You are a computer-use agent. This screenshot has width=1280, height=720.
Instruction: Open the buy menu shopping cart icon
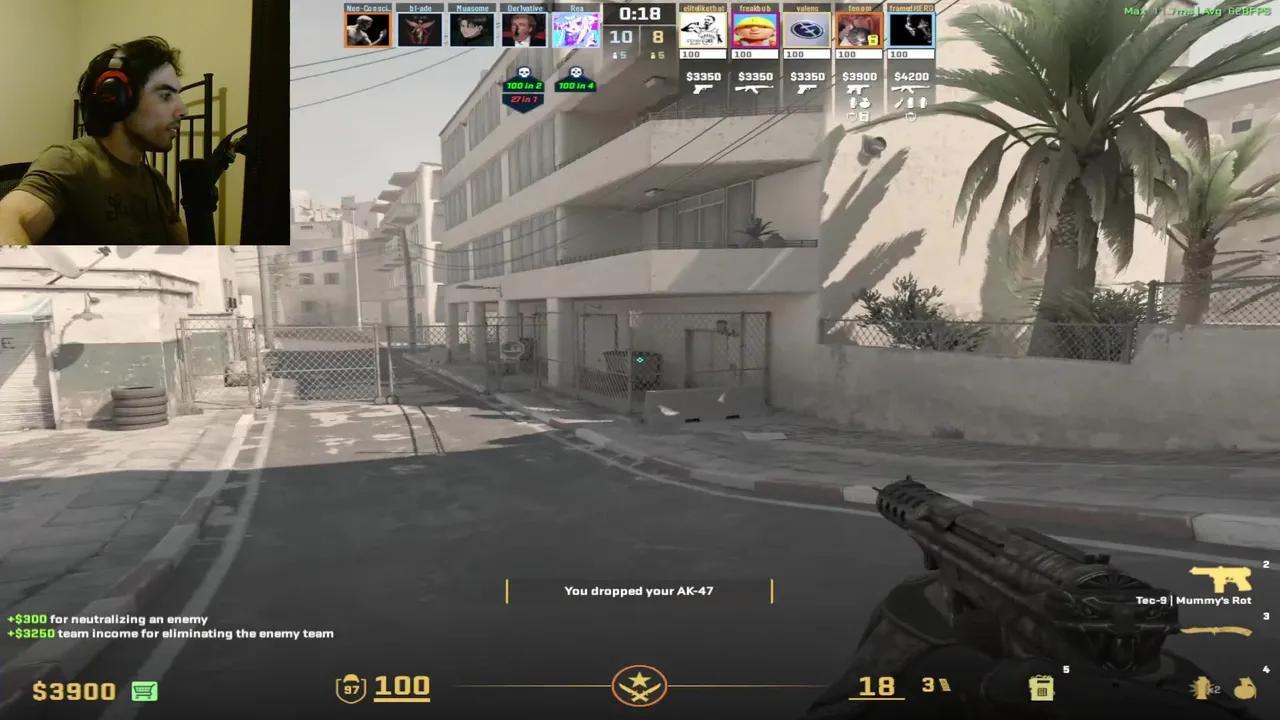click(x=143, y=691)
